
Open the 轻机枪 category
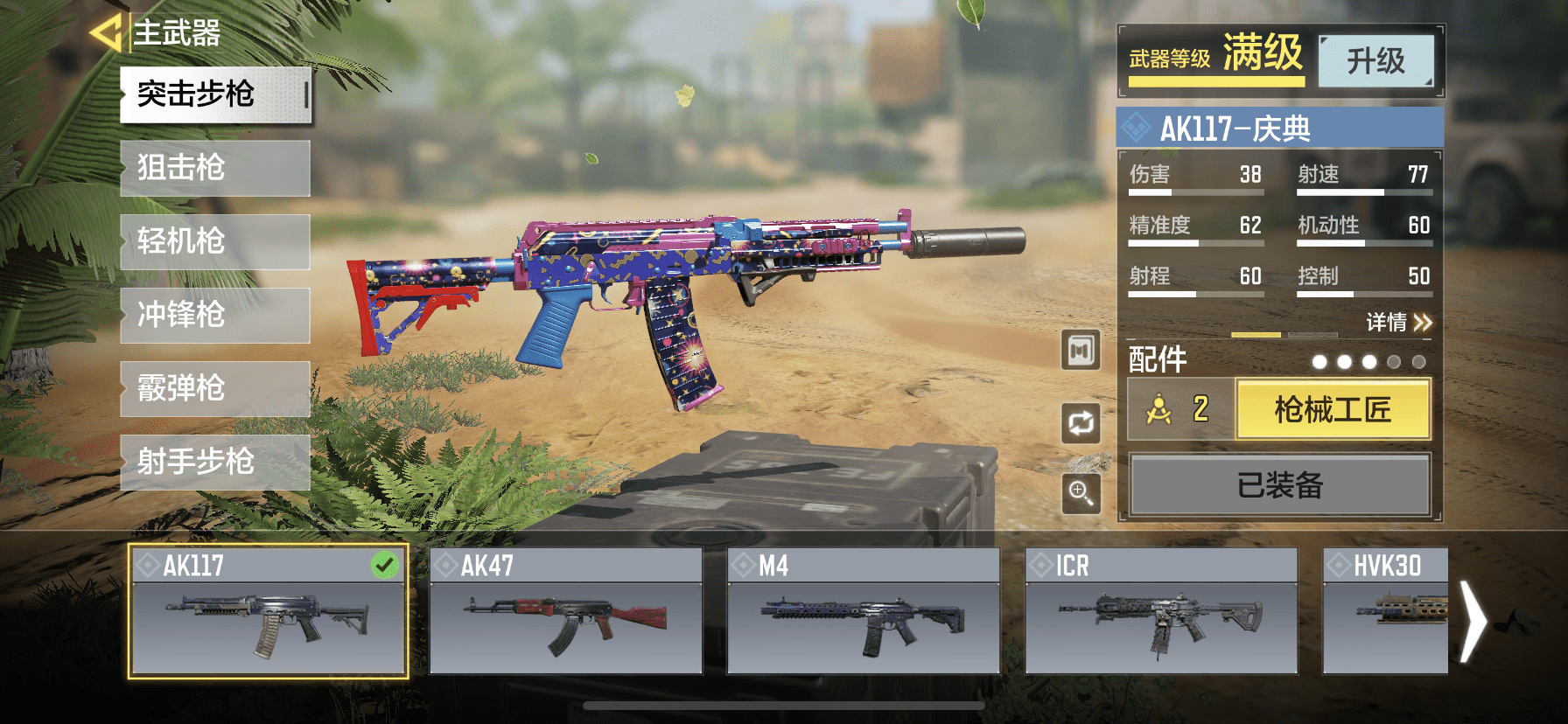pos(215,241)
